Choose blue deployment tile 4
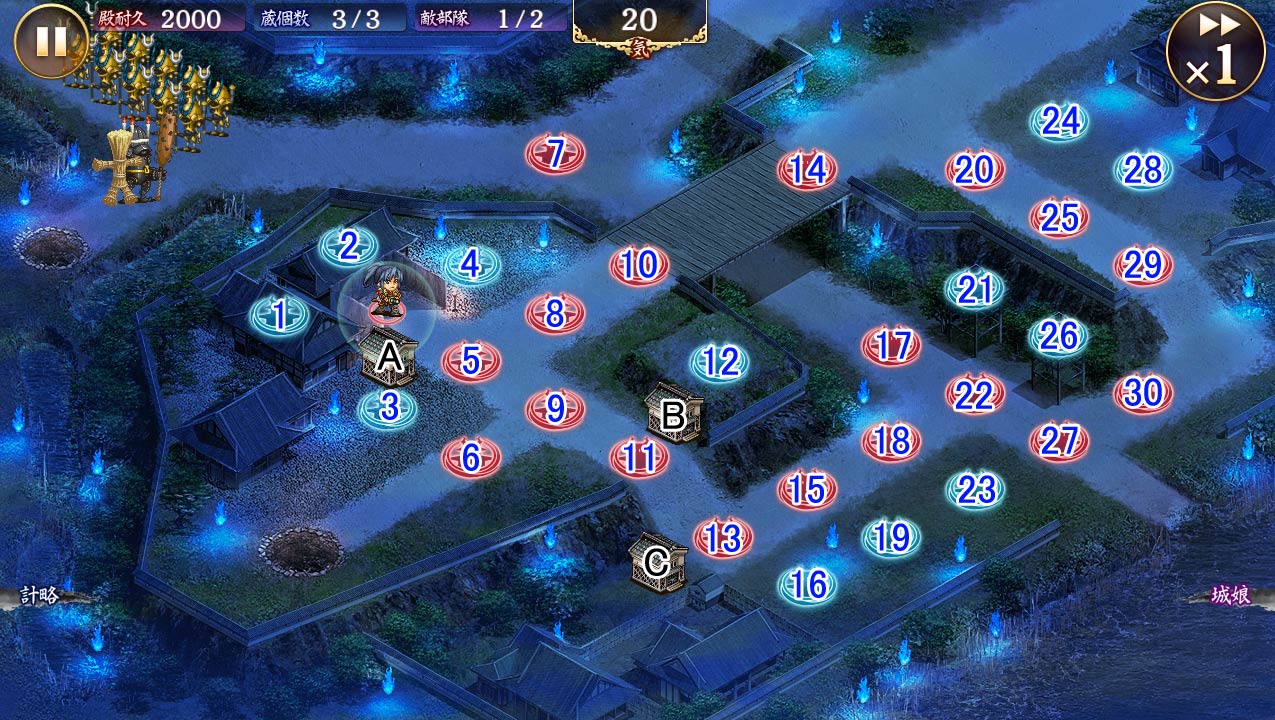1275x720 pixels. coord(471,265)
